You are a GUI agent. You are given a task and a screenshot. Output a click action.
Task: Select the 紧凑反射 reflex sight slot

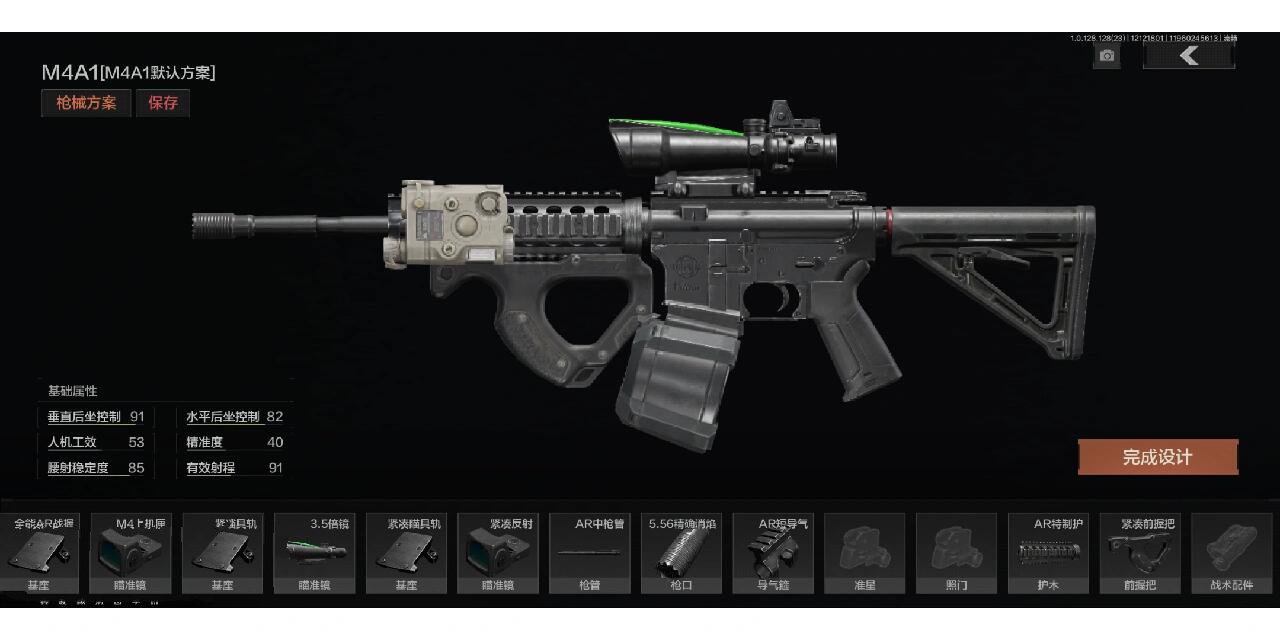(x=498, y=553)
